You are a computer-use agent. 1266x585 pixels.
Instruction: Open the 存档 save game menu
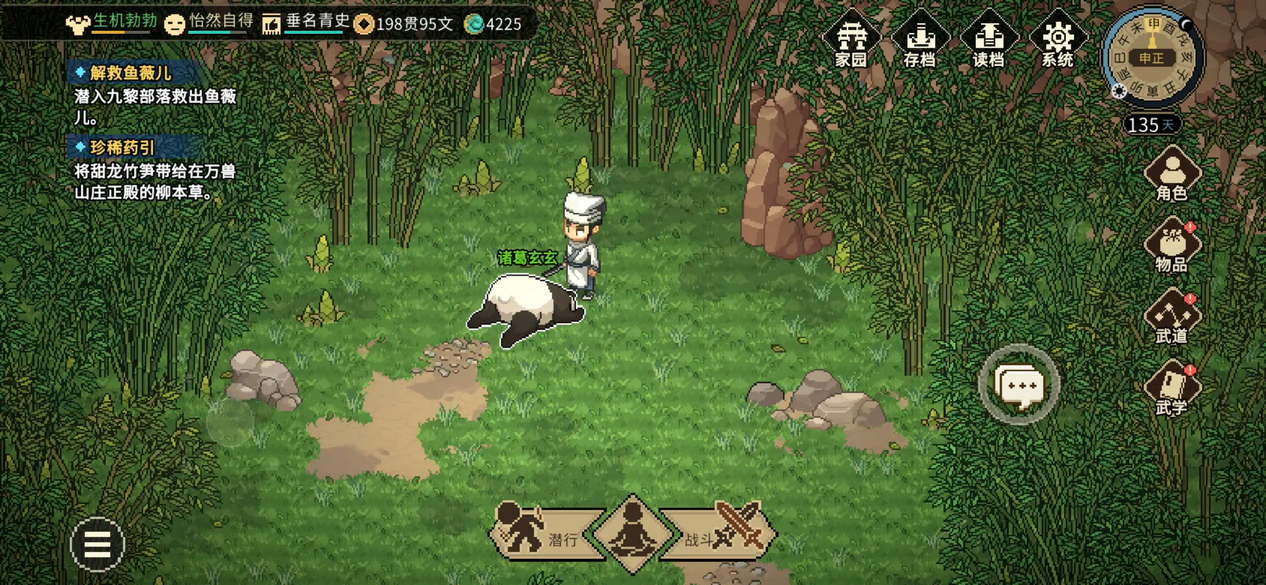pyautogui.click(x=919, y=40)
